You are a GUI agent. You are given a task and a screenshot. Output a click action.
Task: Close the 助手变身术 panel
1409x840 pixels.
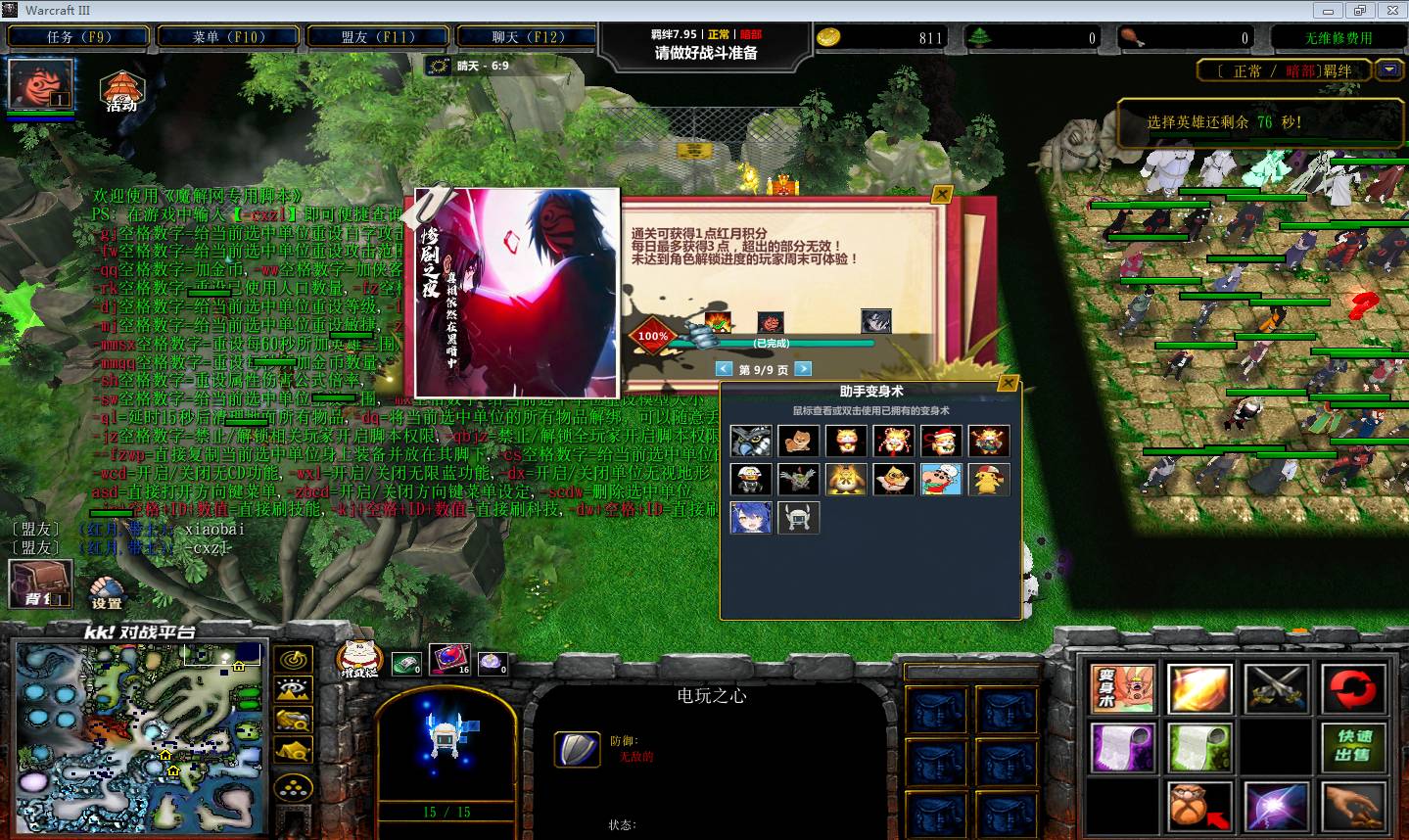[x=1008, y=384]
